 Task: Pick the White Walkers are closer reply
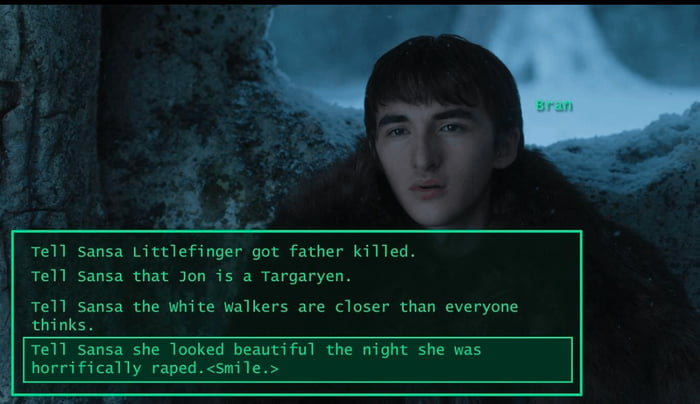[x=274, y=314]
